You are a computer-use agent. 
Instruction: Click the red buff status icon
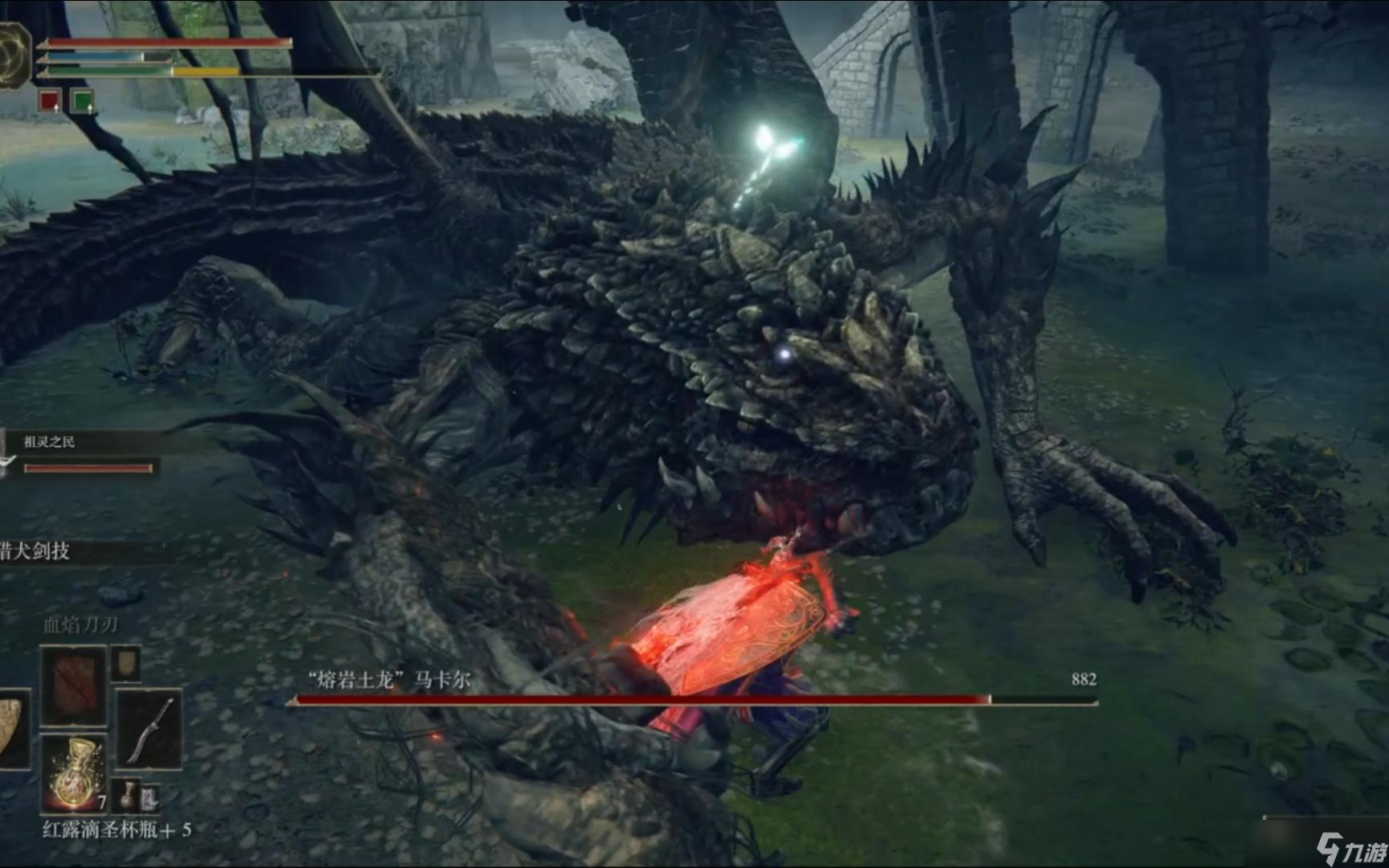(x=50, y=101)
